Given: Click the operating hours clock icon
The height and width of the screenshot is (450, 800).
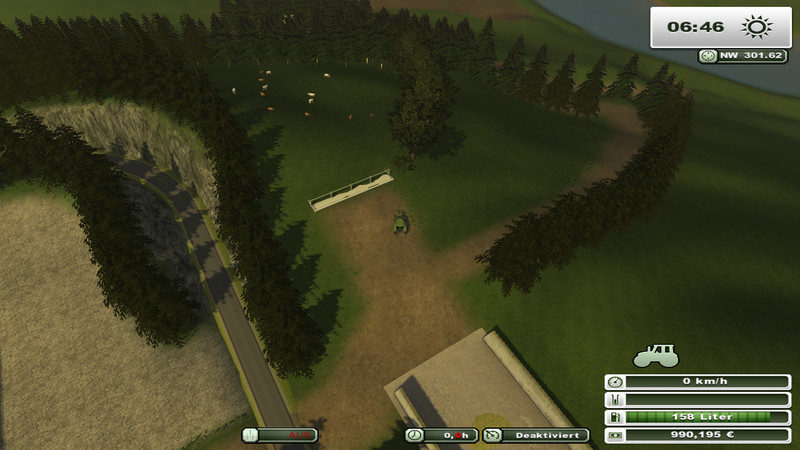Looking at the screenshot, I should tap(414, 435).
